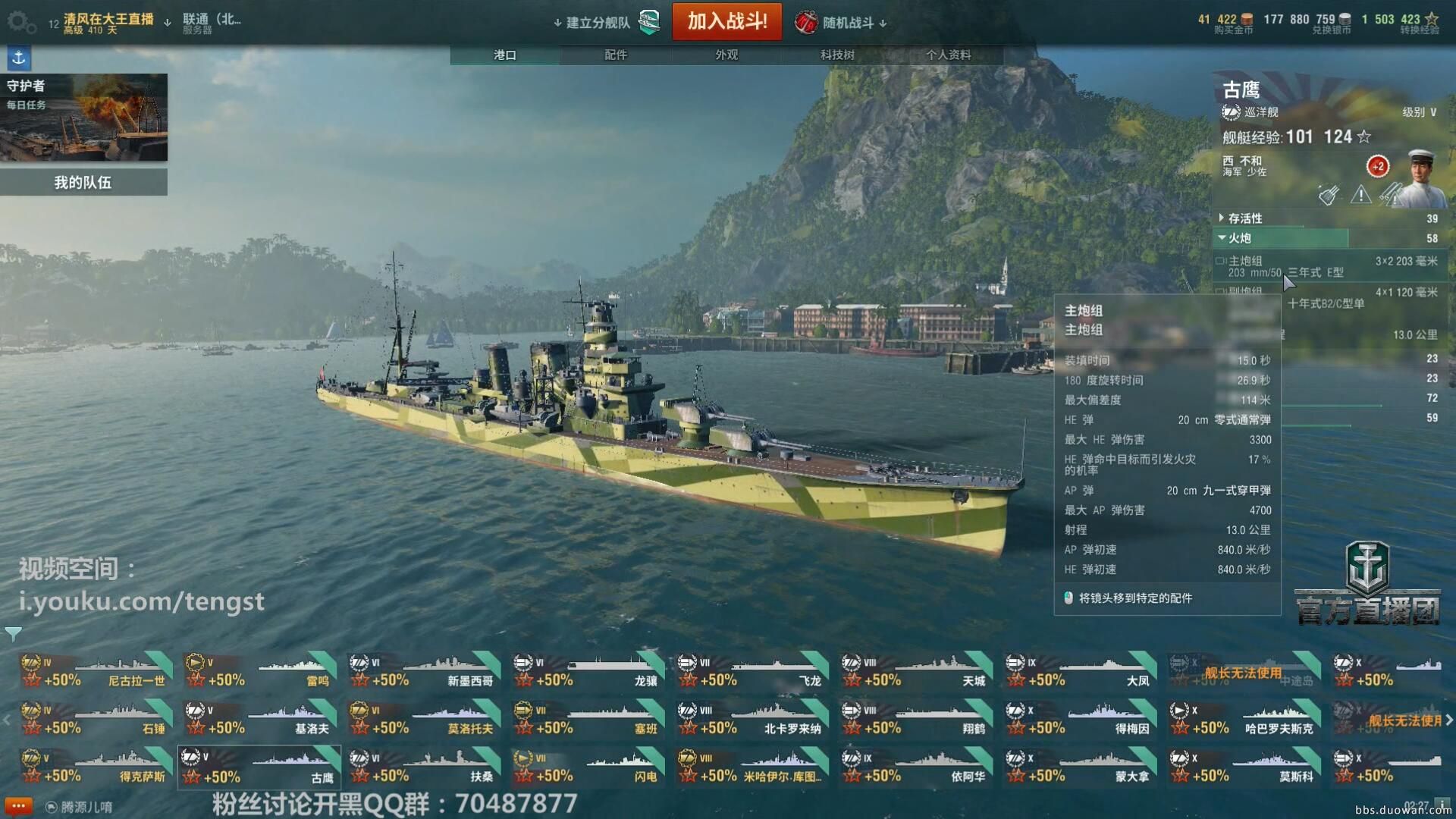Viewport: 1456px width, 819px height.
Task: Switch to the 外观 exterior tab
Action: click(726, 55)
